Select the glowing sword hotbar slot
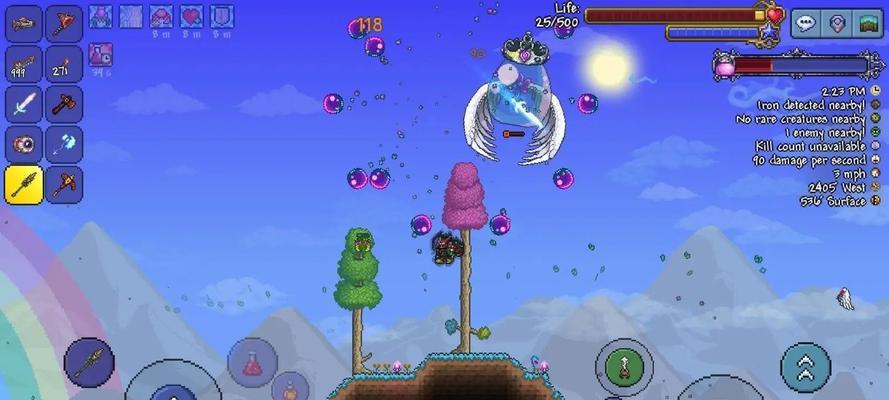The image size is (889, 400). (x=24, y=104)
